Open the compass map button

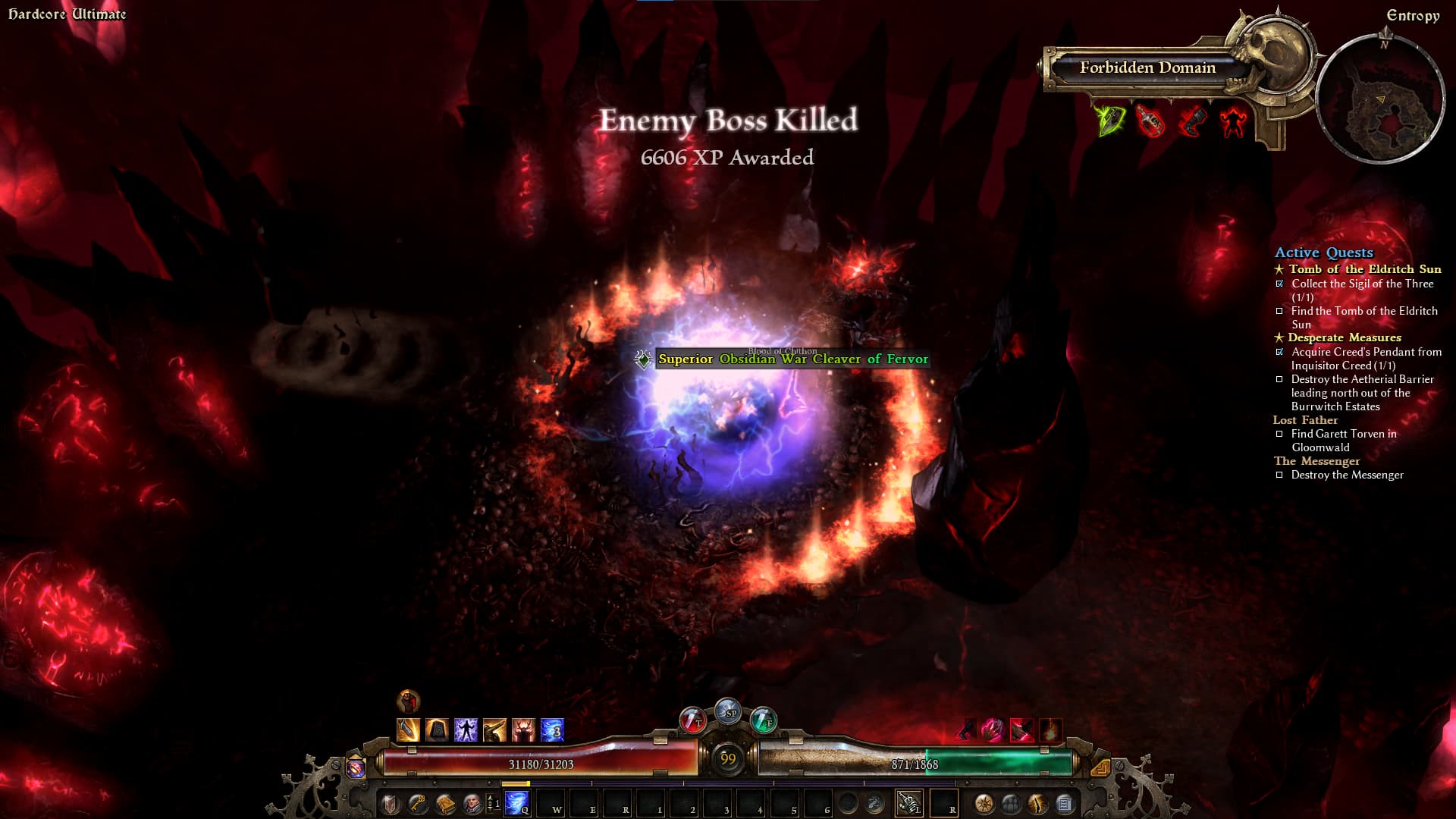(x=984, y=803)
